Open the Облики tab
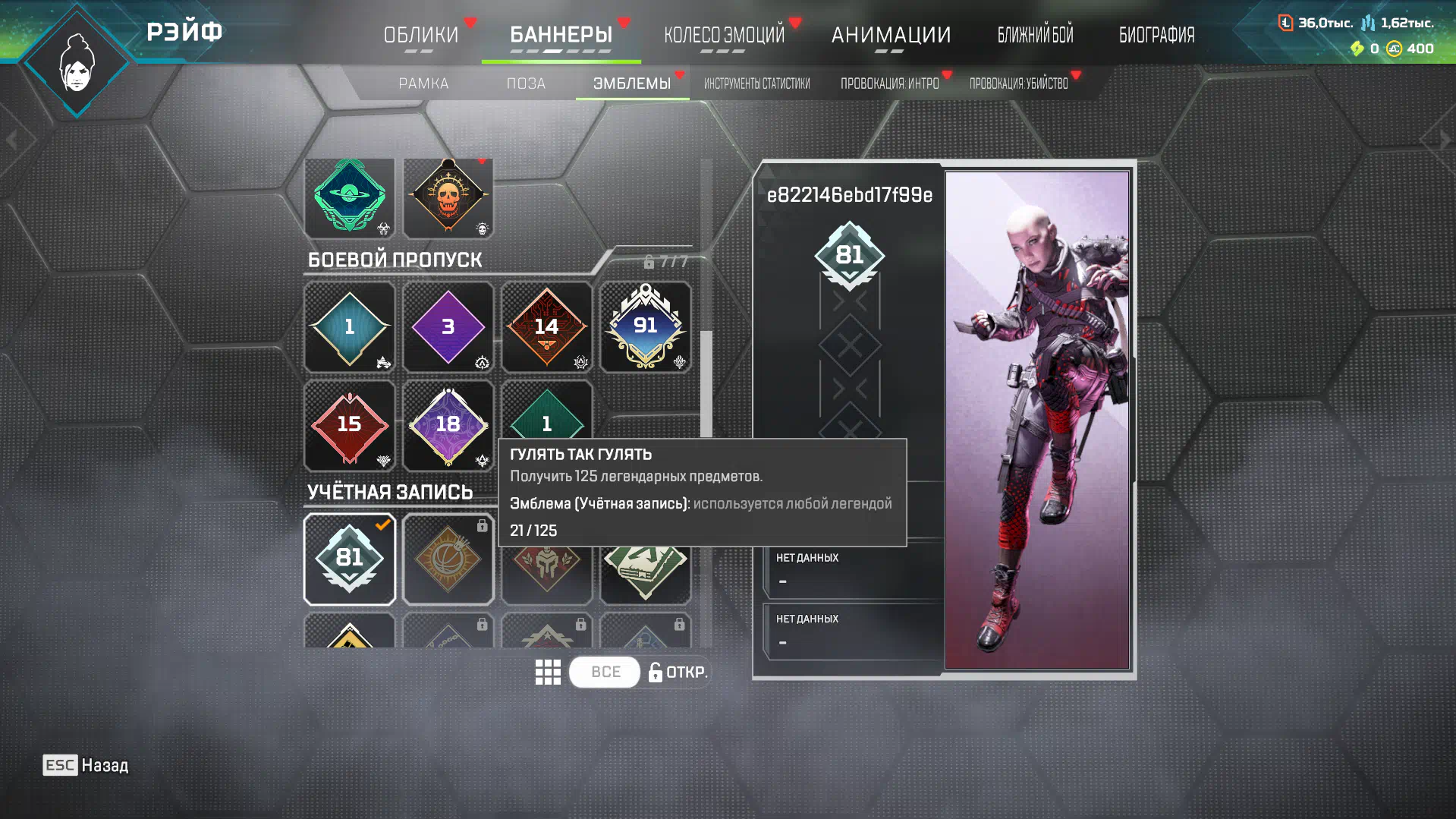 [x=421, y=35]
